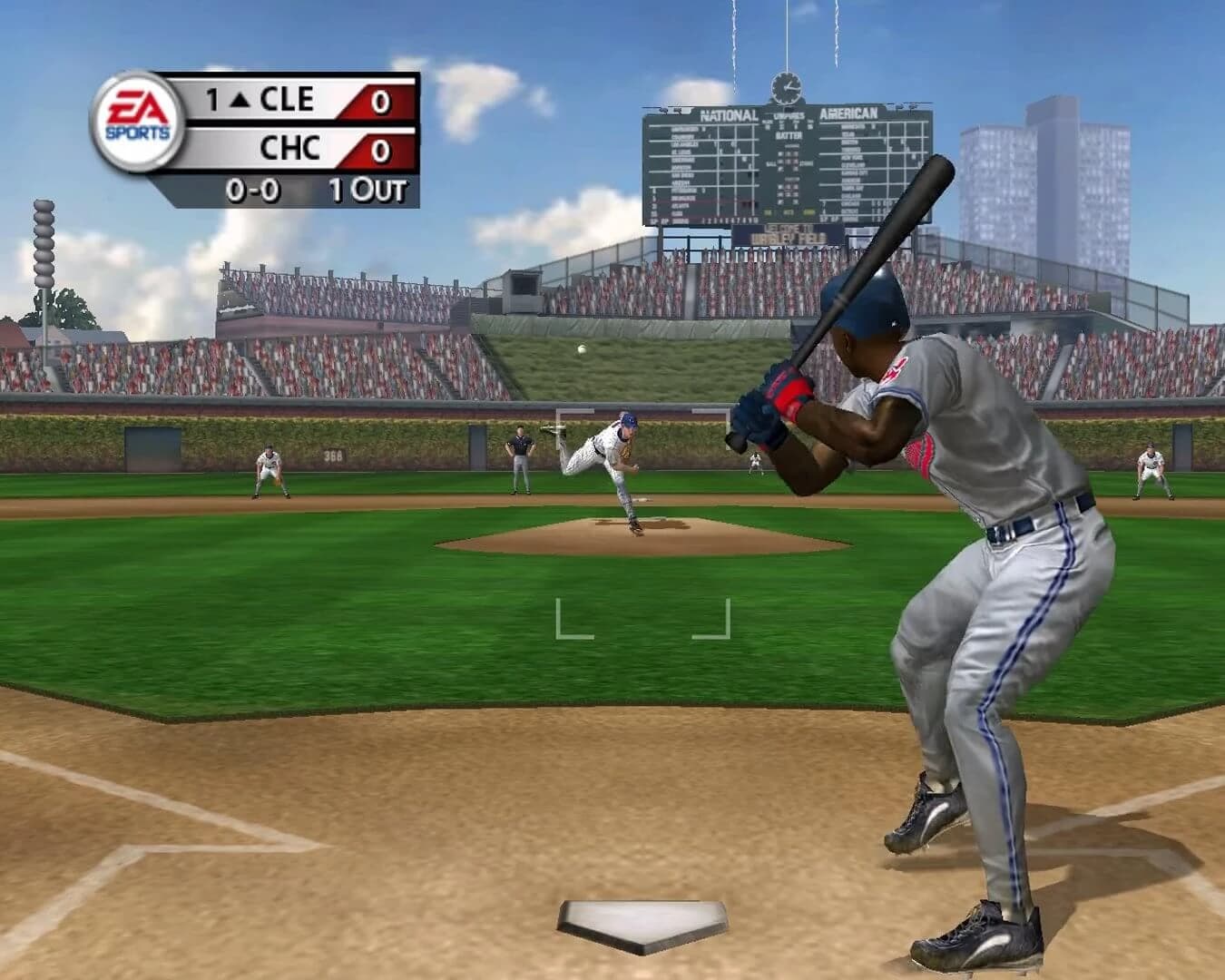Click the NATIONAL header label
Viewport: 1225px width, 980px height.
pos(730,113)
